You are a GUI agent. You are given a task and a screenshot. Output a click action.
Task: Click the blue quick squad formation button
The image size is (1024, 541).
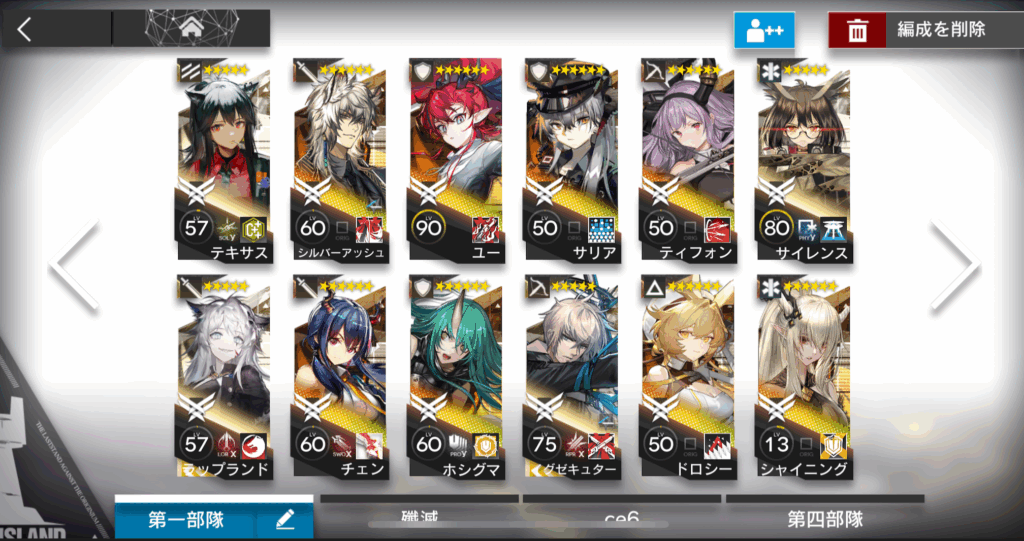[764, 30]
